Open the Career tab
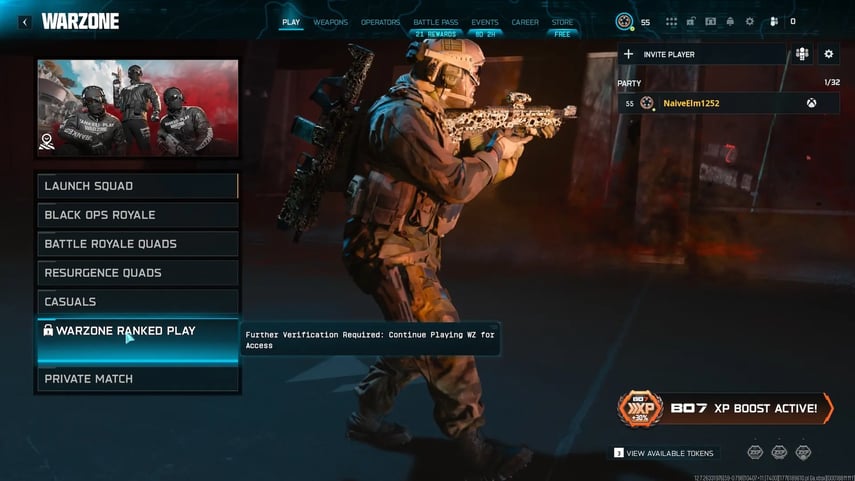The height and width of the screenshot is (481, 855). (525, 22)
